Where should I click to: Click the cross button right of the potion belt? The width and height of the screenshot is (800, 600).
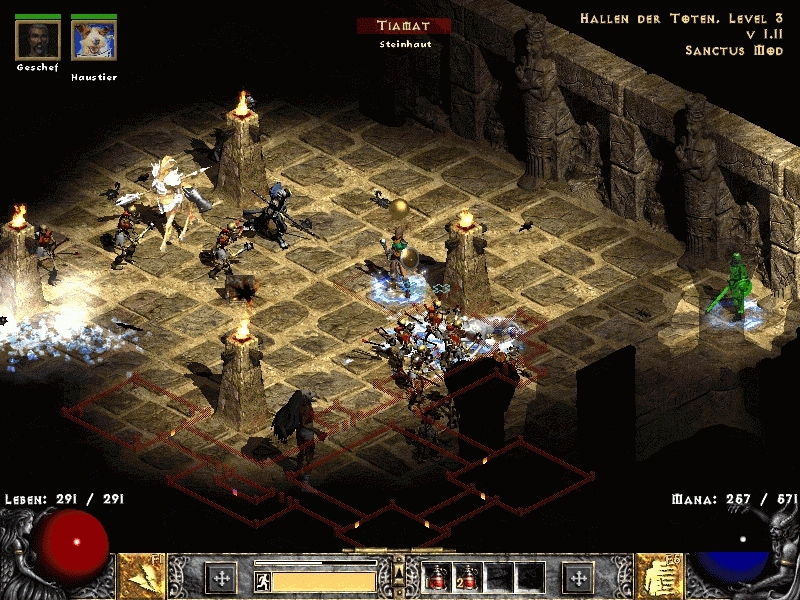tap(577, 577)
